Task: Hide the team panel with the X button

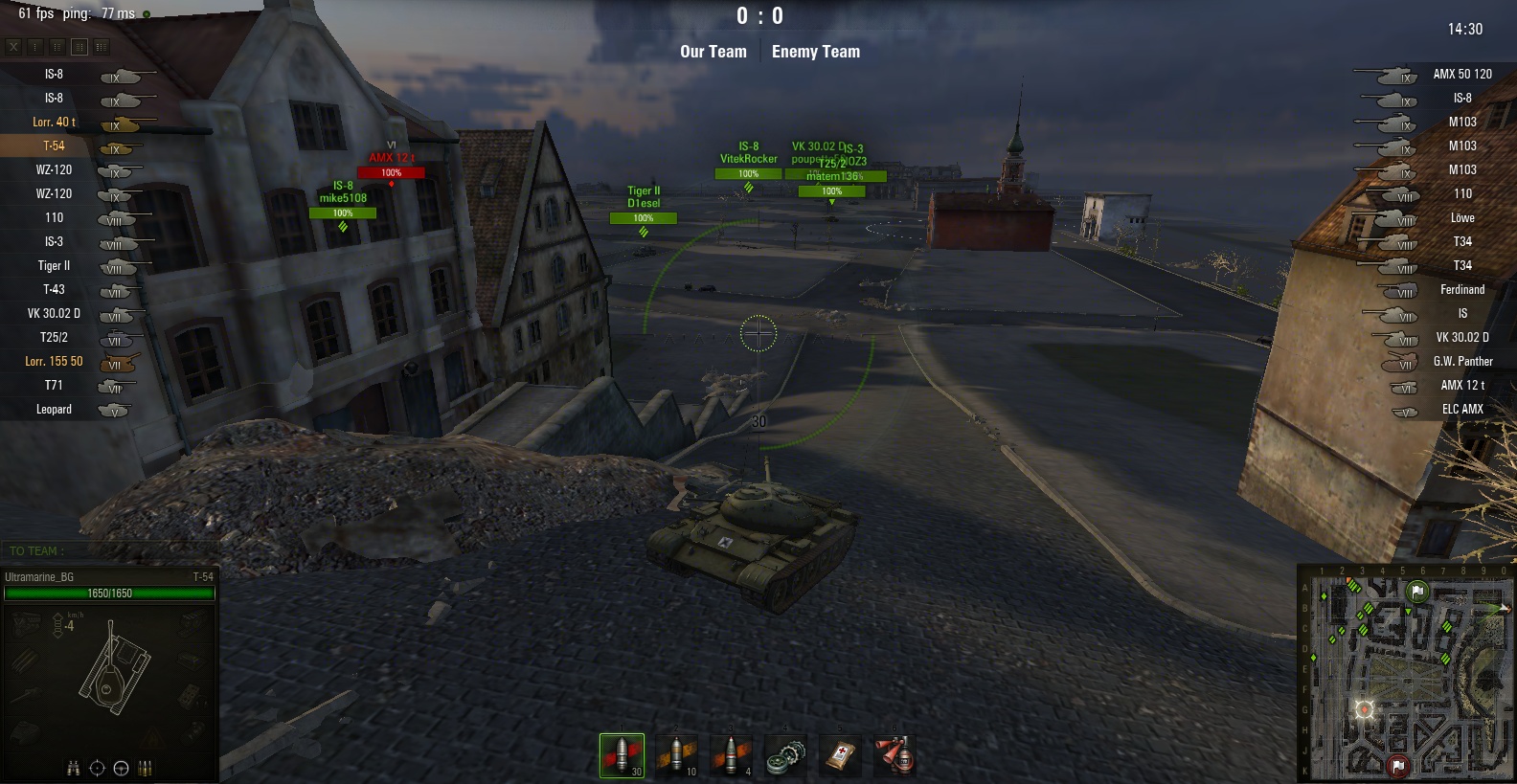Action: [13, 46]
